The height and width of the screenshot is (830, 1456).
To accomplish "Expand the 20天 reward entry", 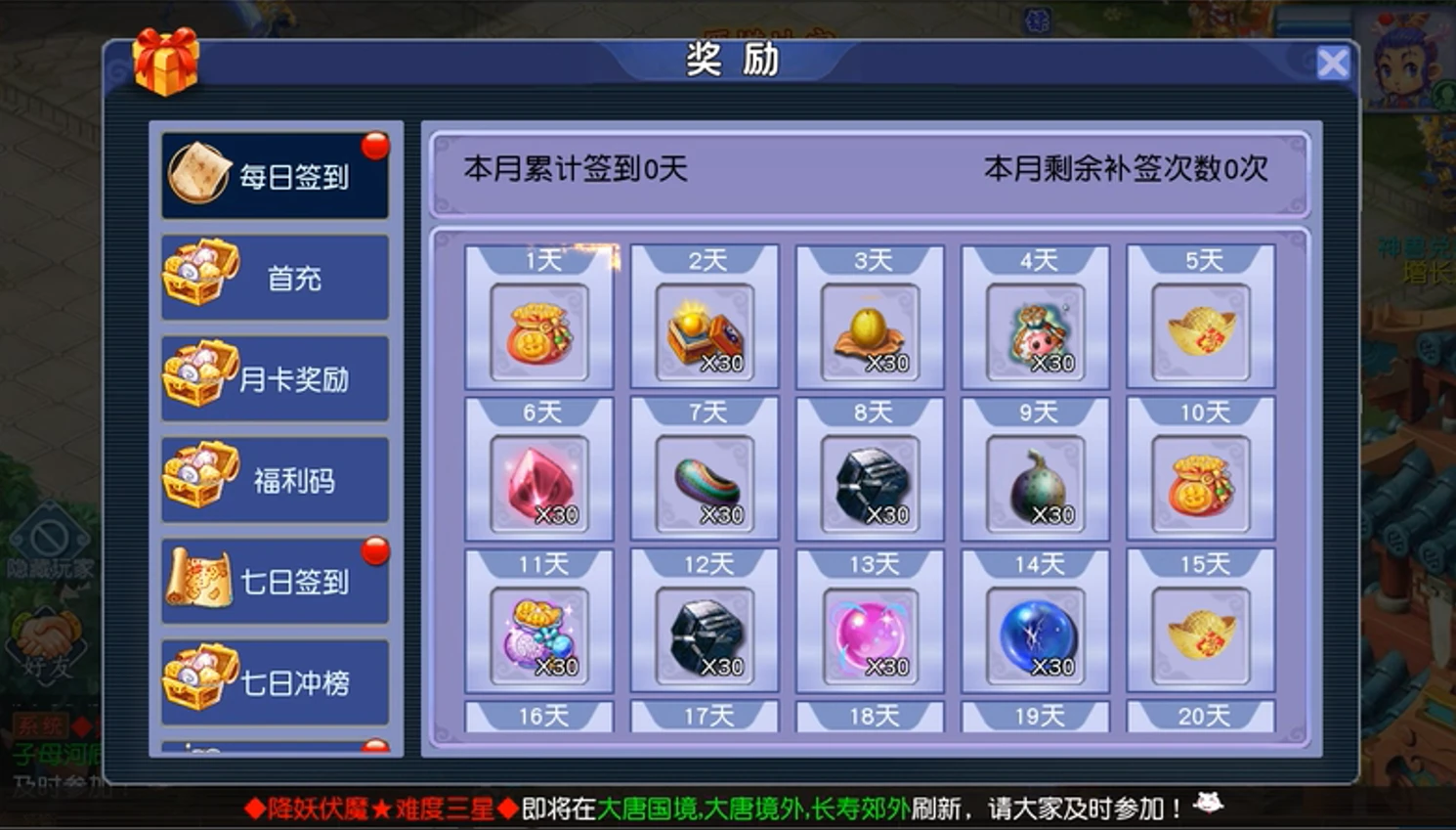I will [1201, 715].
